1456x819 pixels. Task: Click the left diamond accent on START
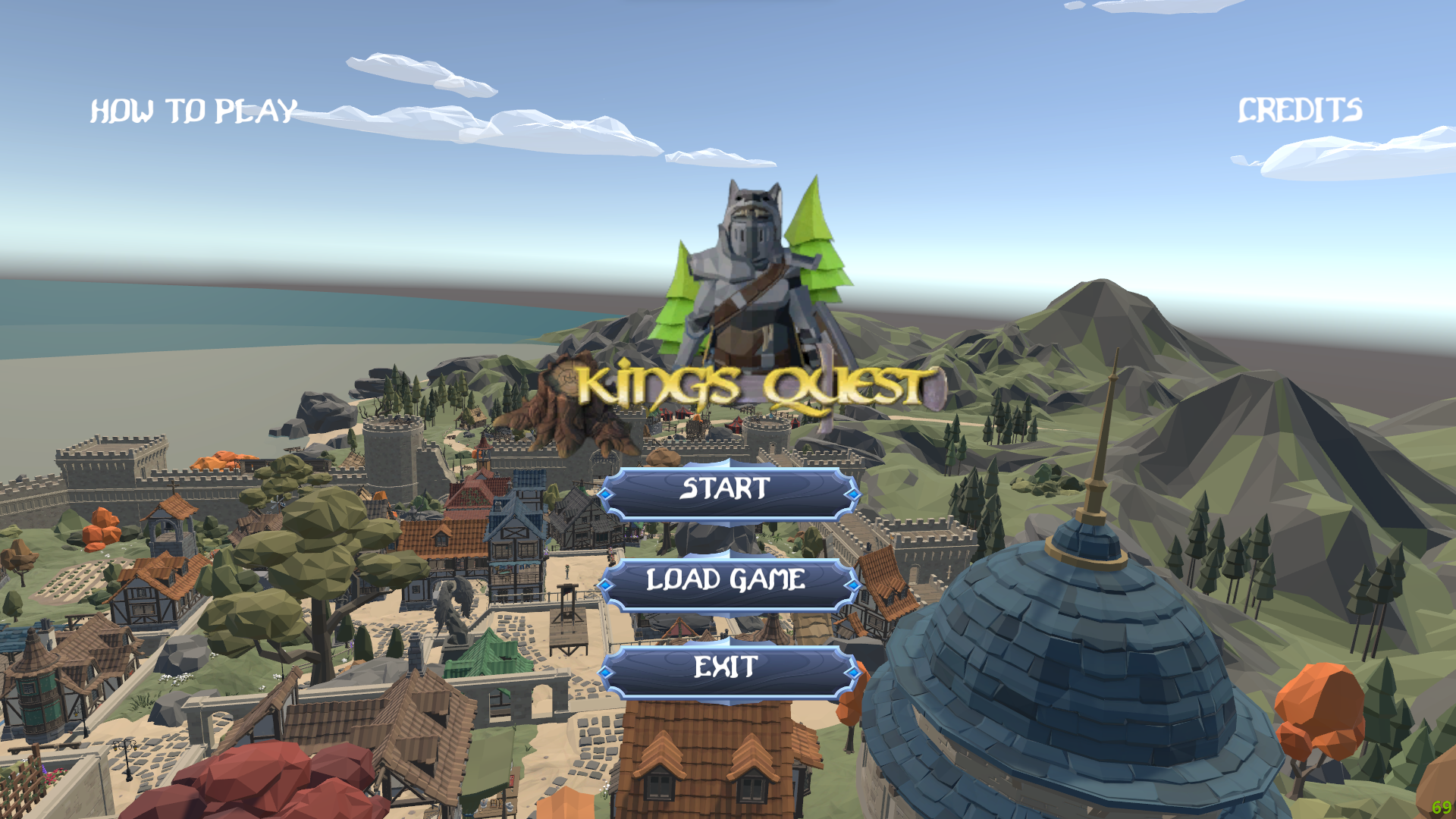[606, 493]
